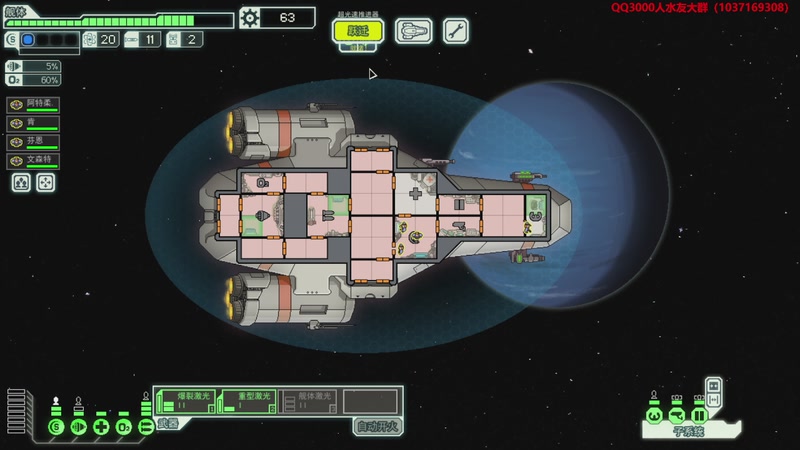Toggle the 自动开火 autofire button
This screenshot has width=800, height=450.
378,426
